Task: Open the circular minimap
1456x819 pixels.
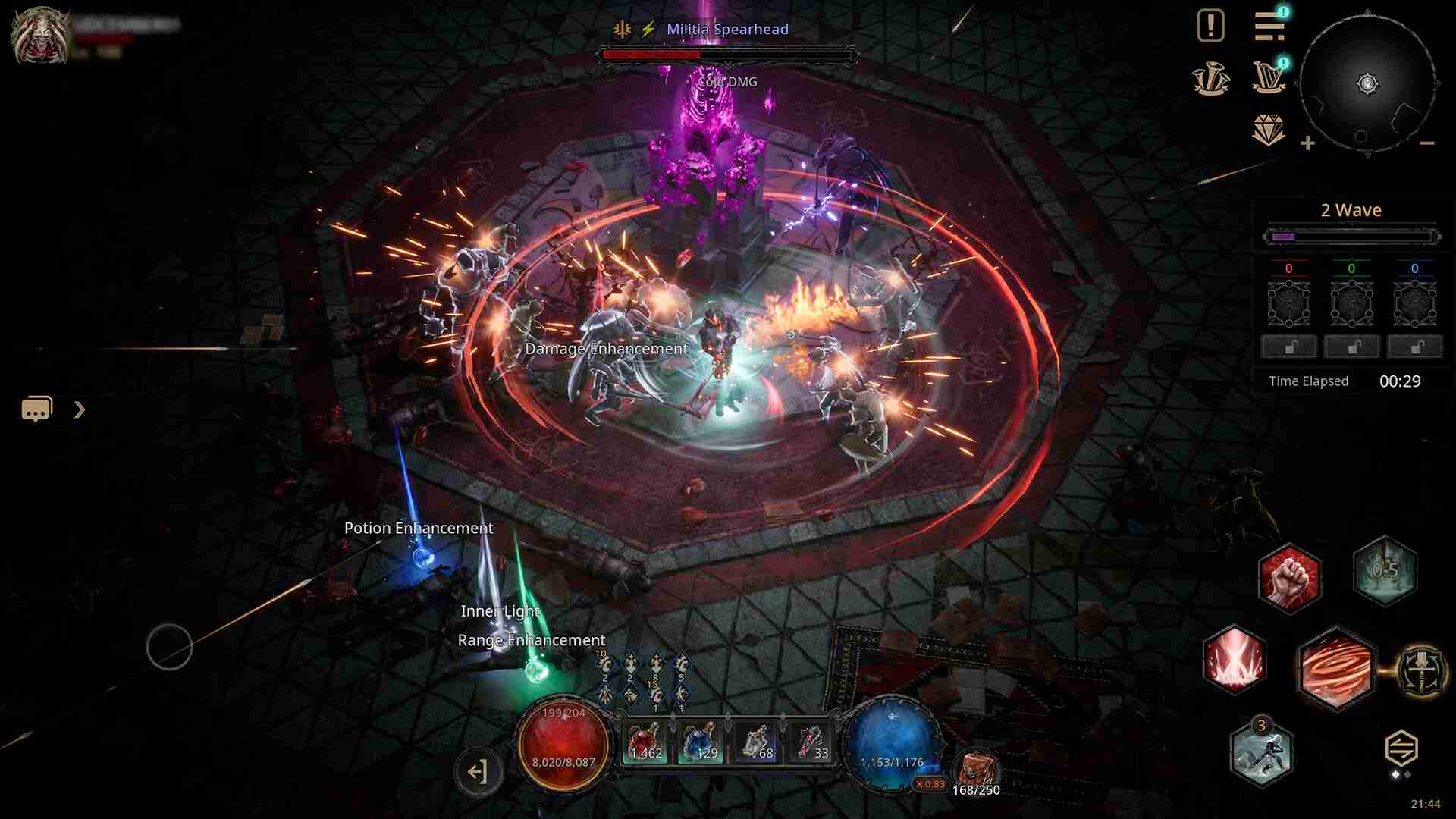Action: (x=1367, y=84)
